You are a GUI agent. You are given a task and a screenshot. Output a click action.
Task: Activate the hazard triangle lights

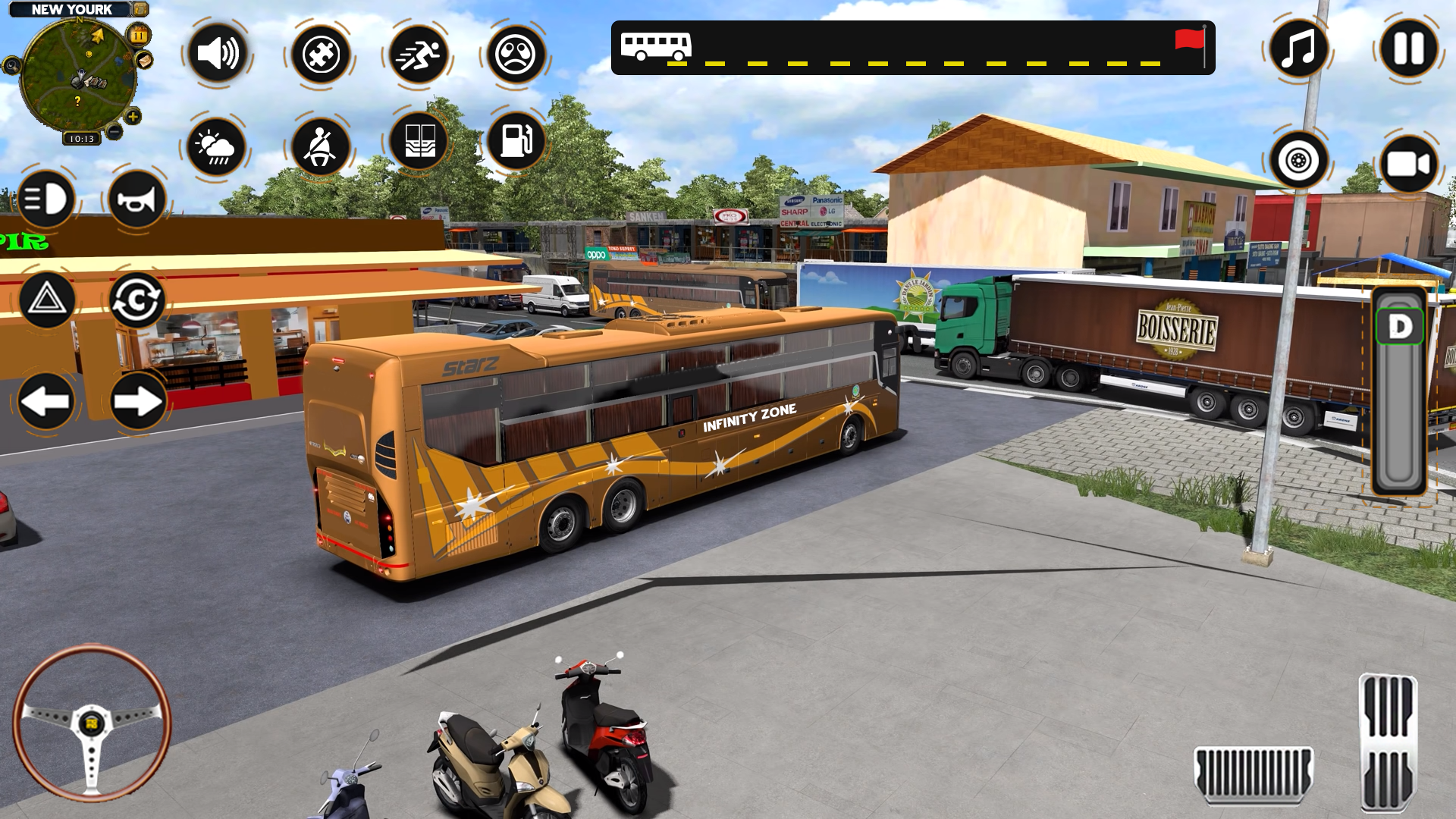46,300
